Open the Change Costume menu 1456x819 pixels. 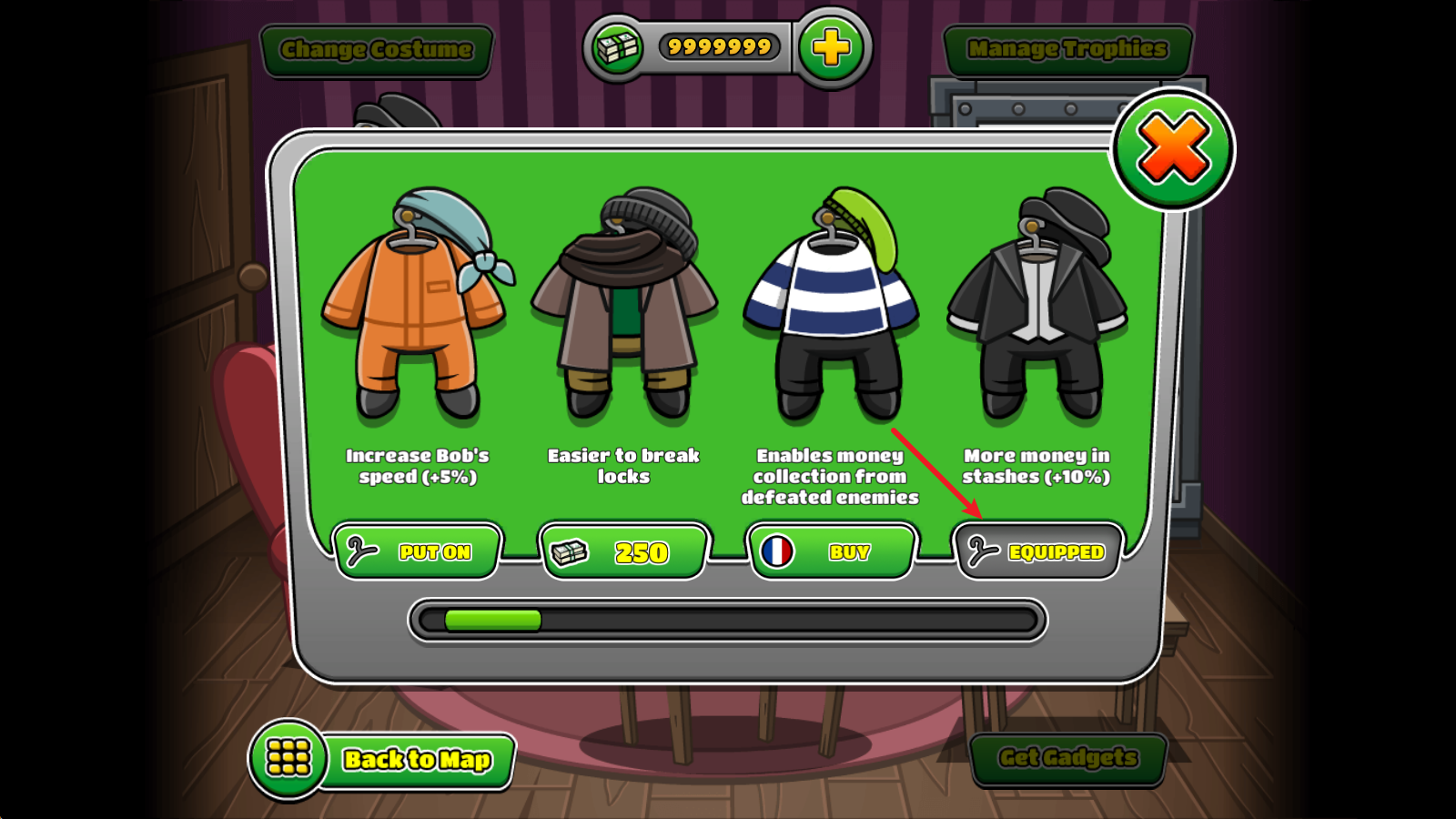tap(376, 49)
